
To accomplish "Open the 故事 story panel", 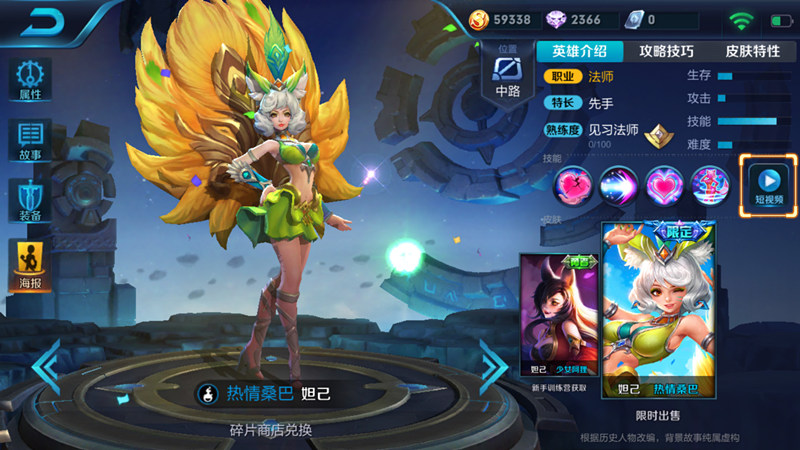I will point(30,140).
